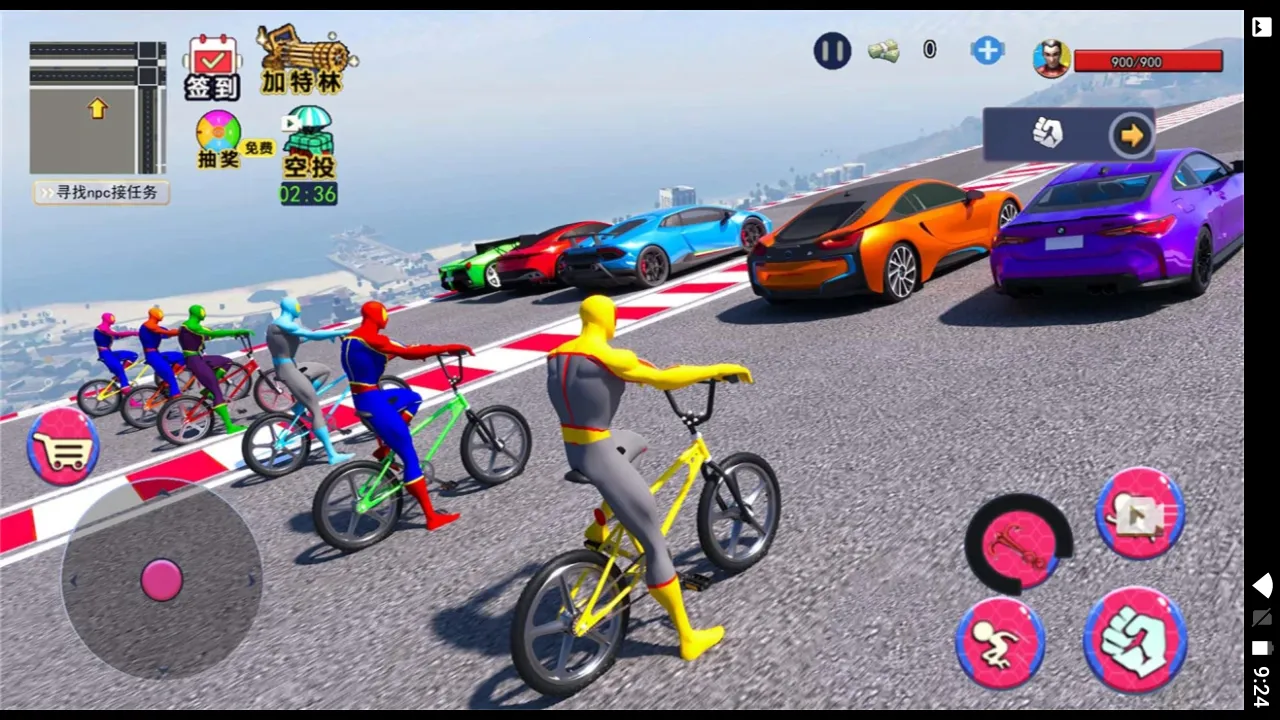This screenshot has width=1280, height=720.
Task: Tap the cash money icon
Action: click(x=884, y=51)
